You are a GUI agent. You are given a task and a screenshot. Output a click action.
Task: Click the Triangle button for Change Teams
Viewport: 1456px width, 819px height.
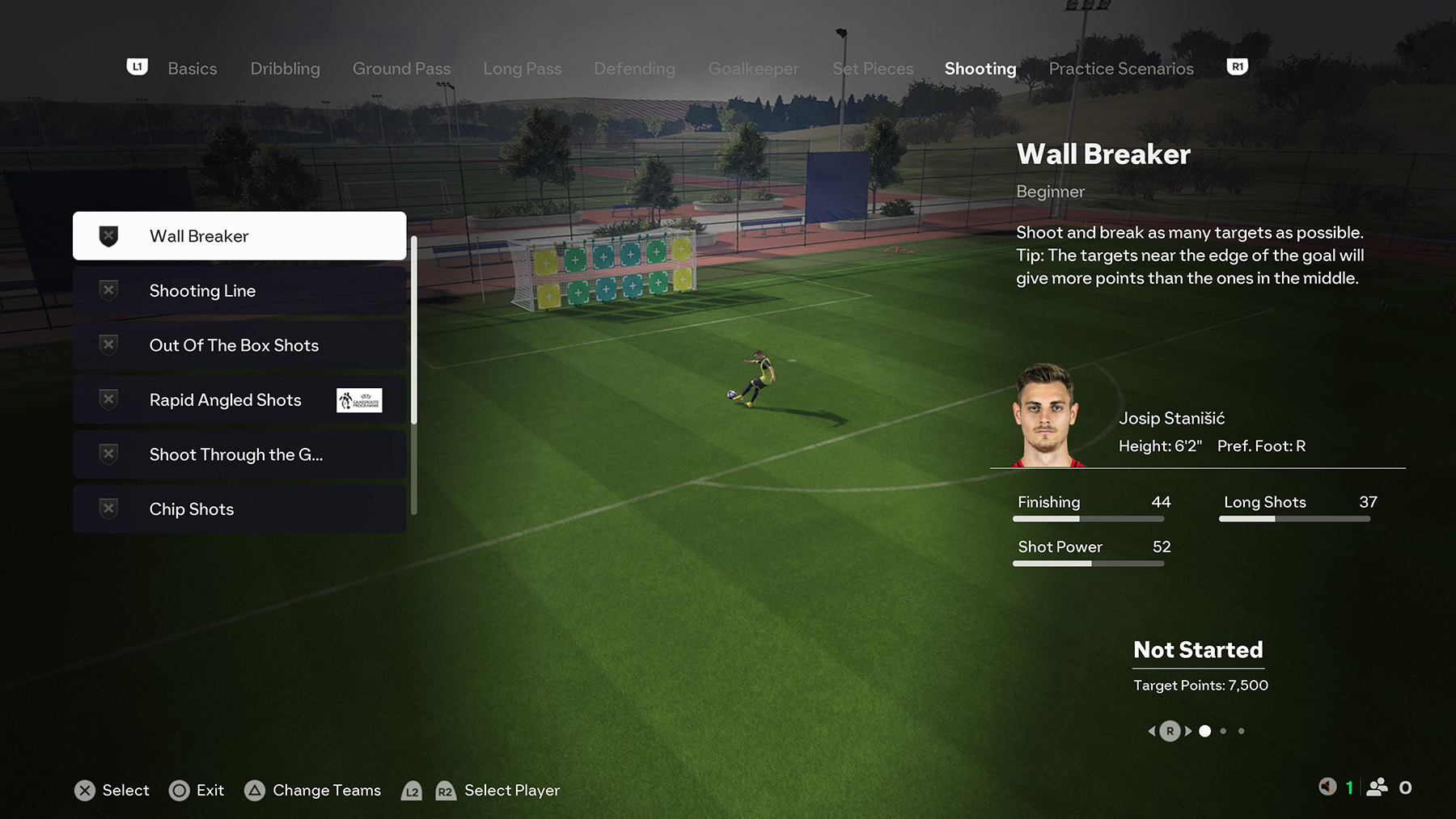(x=256, y=790)
